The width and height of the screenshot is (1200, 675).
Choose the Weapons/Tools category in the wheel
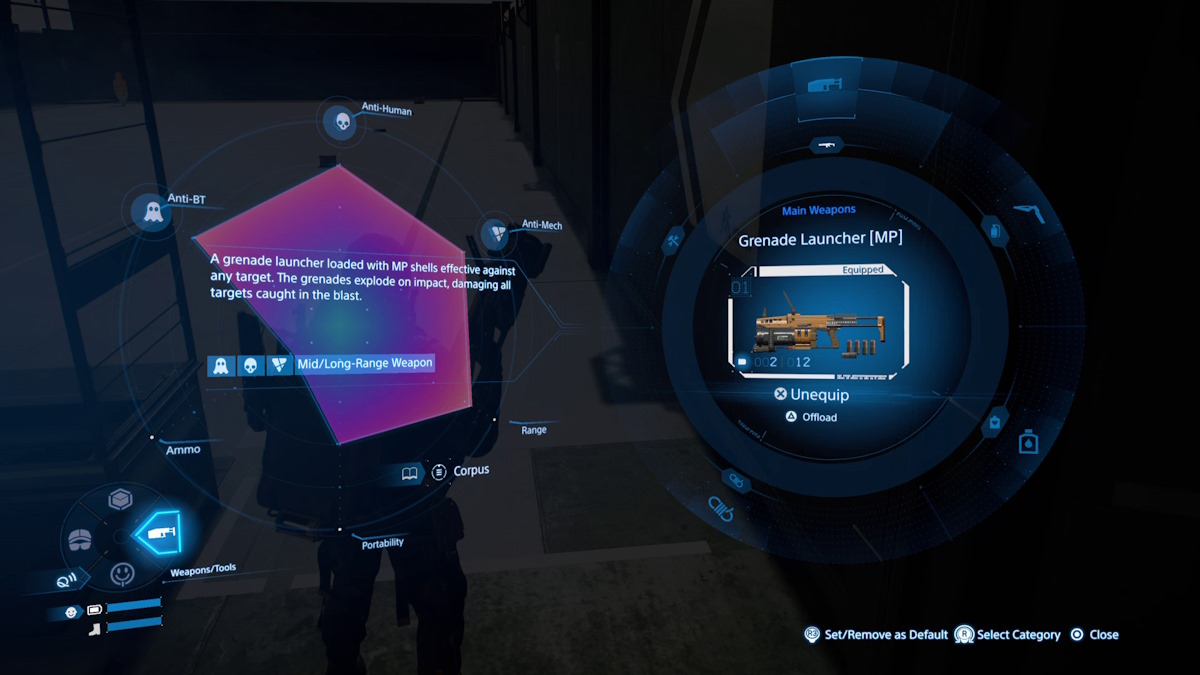(161, 533)
